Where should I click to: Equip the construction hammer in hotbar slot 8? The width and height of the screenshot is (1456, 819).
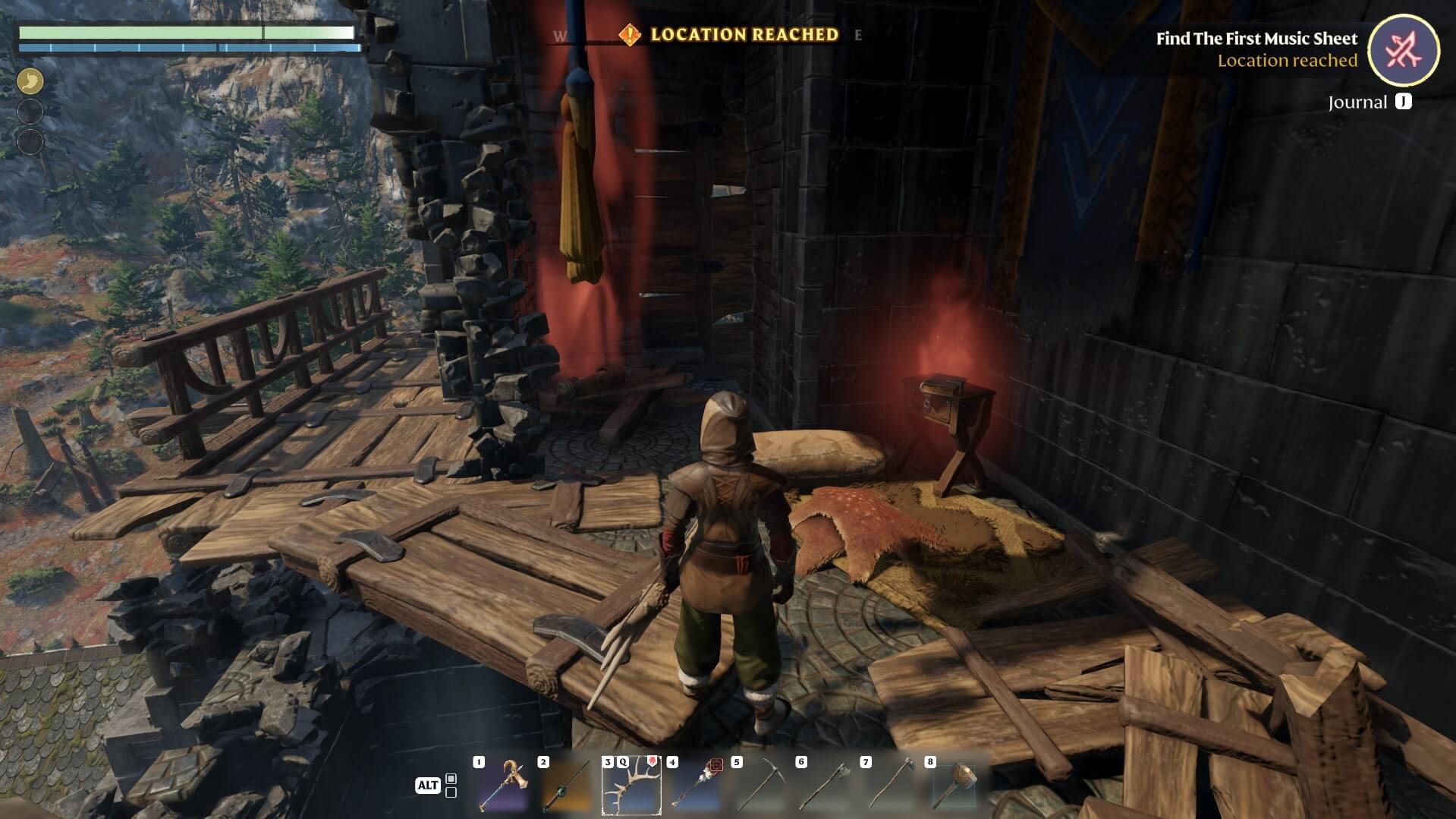(954, 786)
